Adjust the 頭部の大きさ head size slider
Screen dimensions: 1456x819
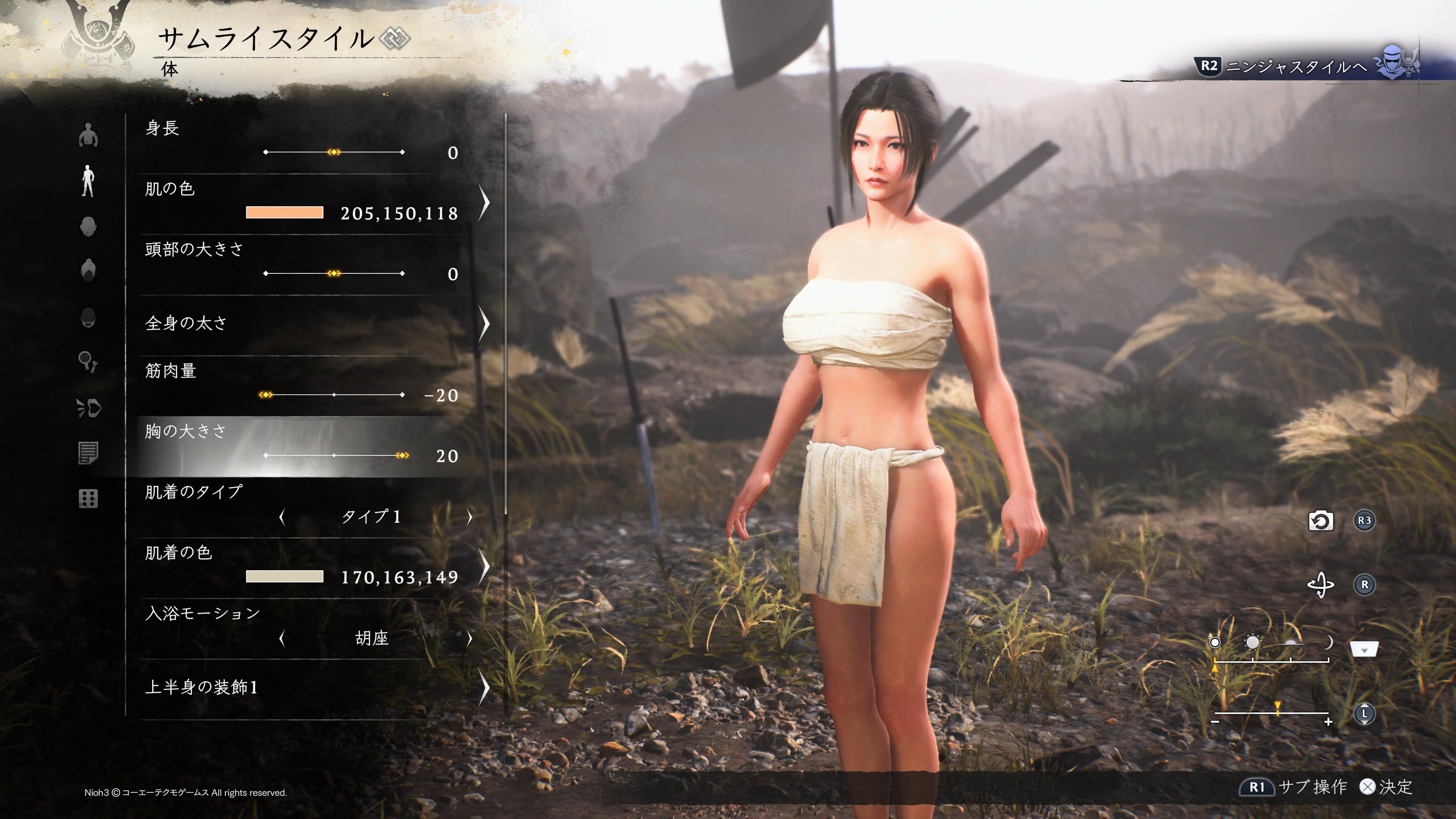334,273
